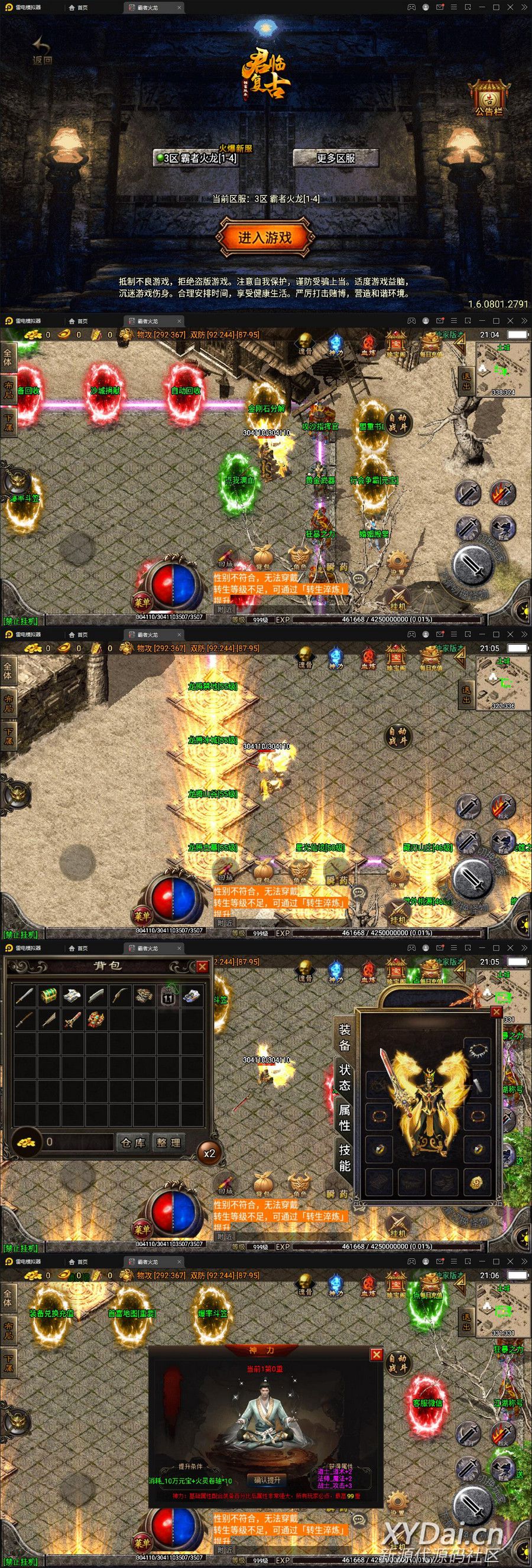
Task: Open the 公告栏 announcement board
Action: click(x=489, y=98)
